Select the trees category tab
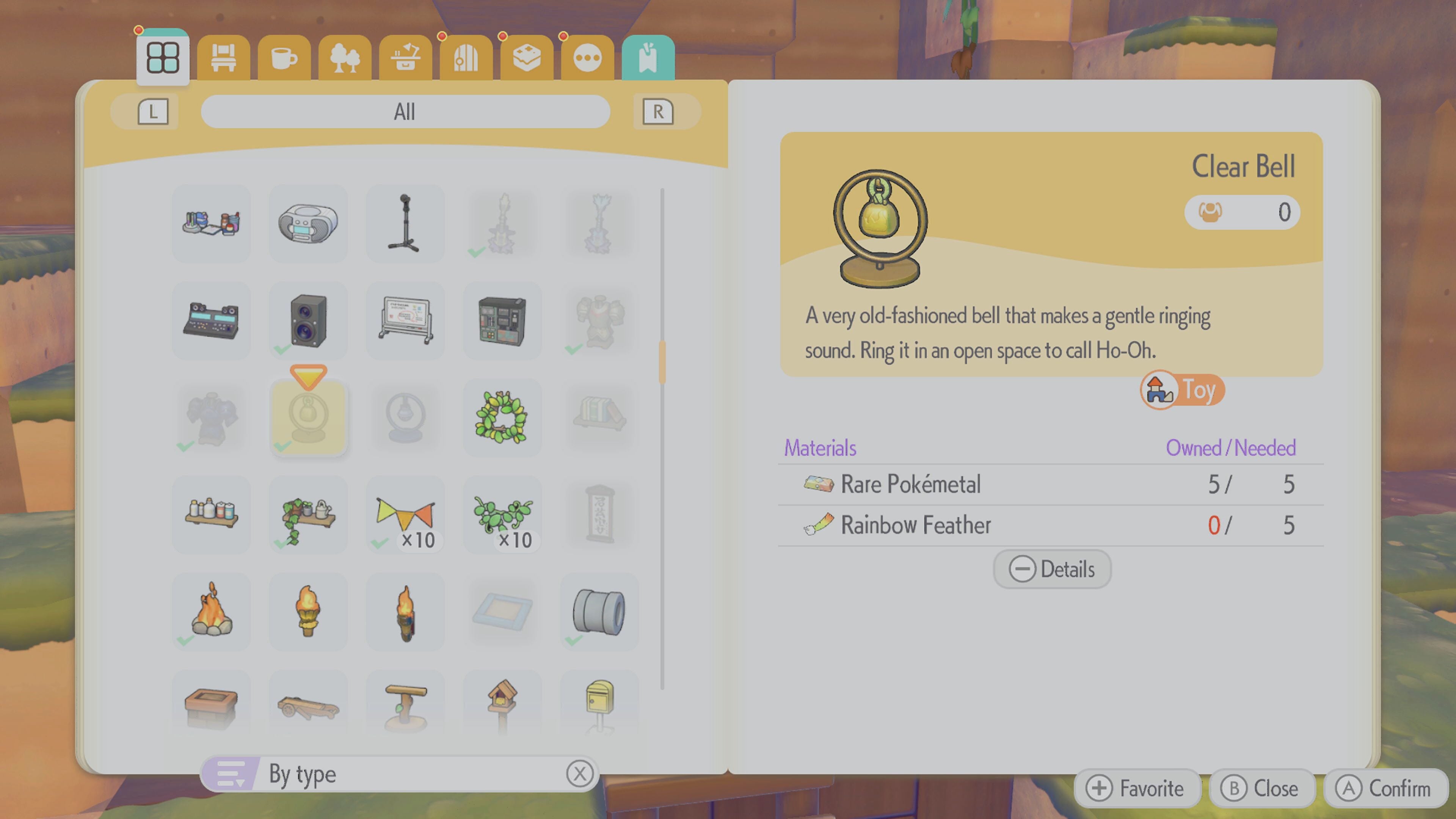Image resolution: width=1456 pixels, height=819 pixels. 344,58
